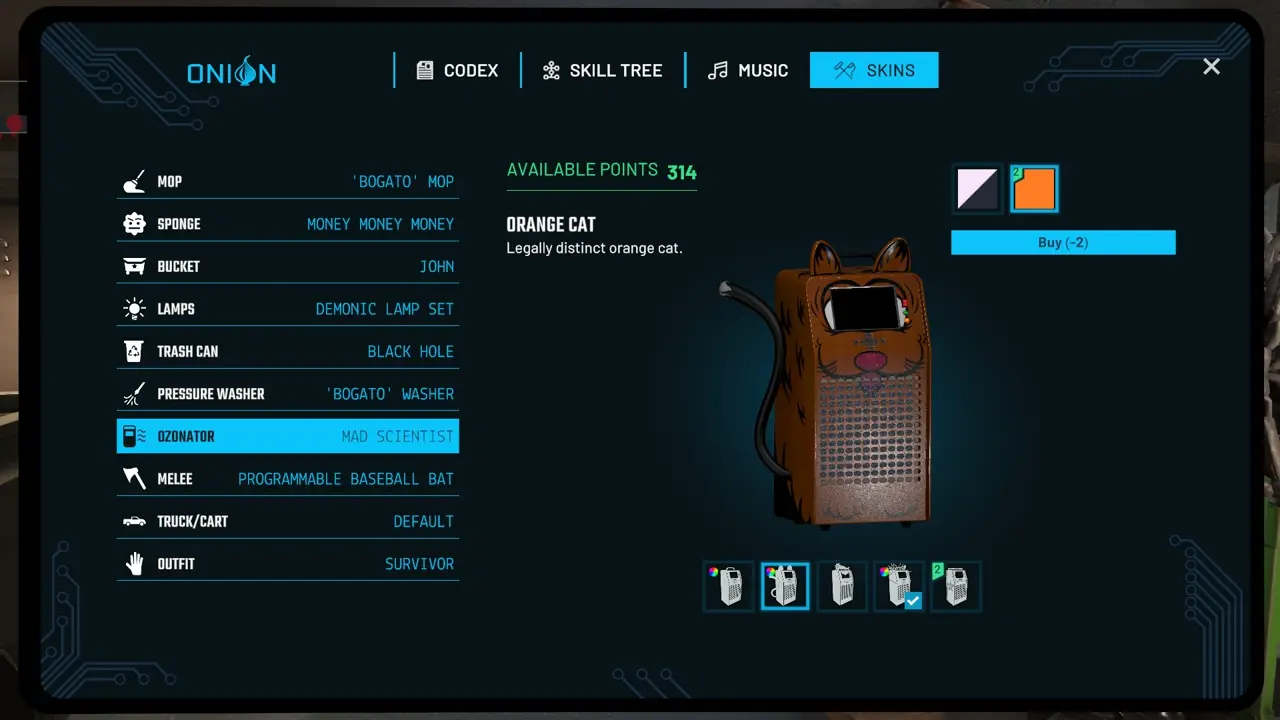Select the Mad Scientist ozonator entry
Screen dimensions: 1280x720
287,436
